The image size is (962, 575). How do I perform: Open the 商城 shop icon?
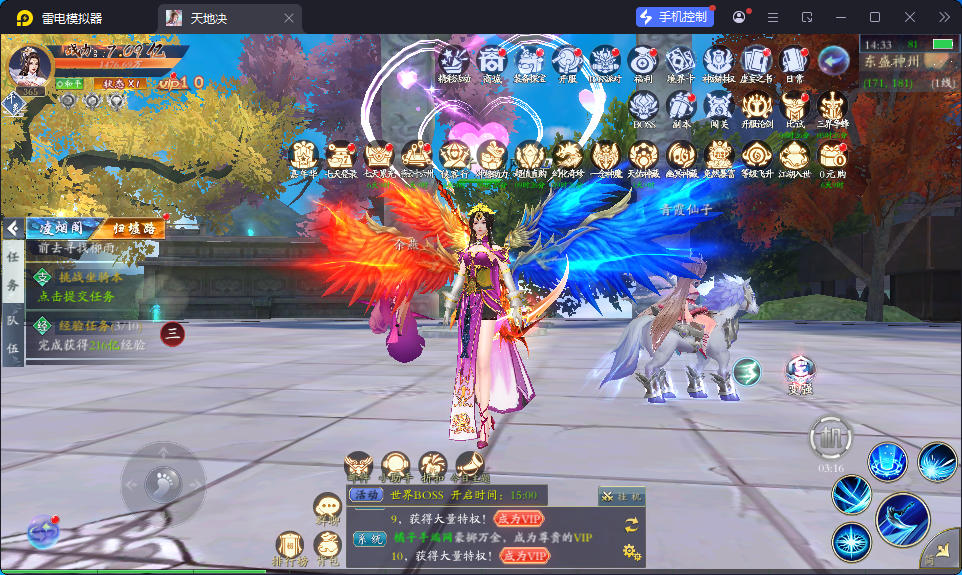click(x=490, y=62)
